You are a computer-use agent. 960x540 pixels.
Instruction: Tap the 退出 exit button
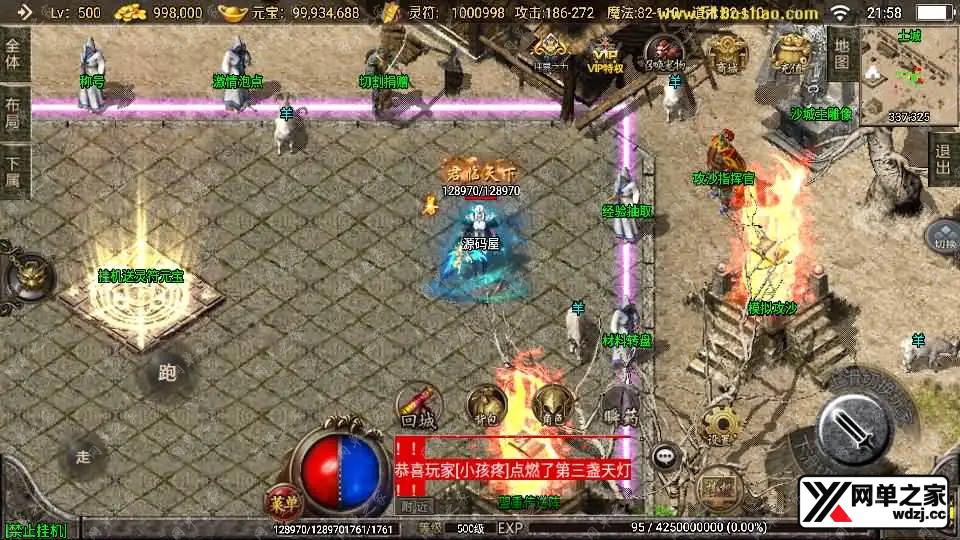[942, 158]
